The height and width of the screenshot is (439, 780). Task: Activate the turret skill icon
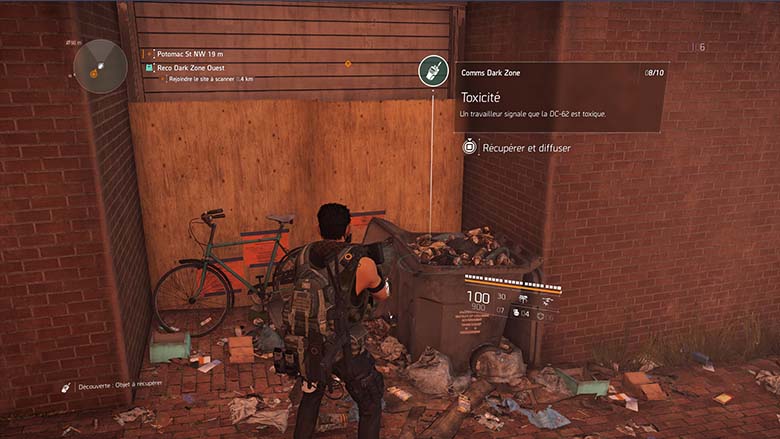pos(524,297)
